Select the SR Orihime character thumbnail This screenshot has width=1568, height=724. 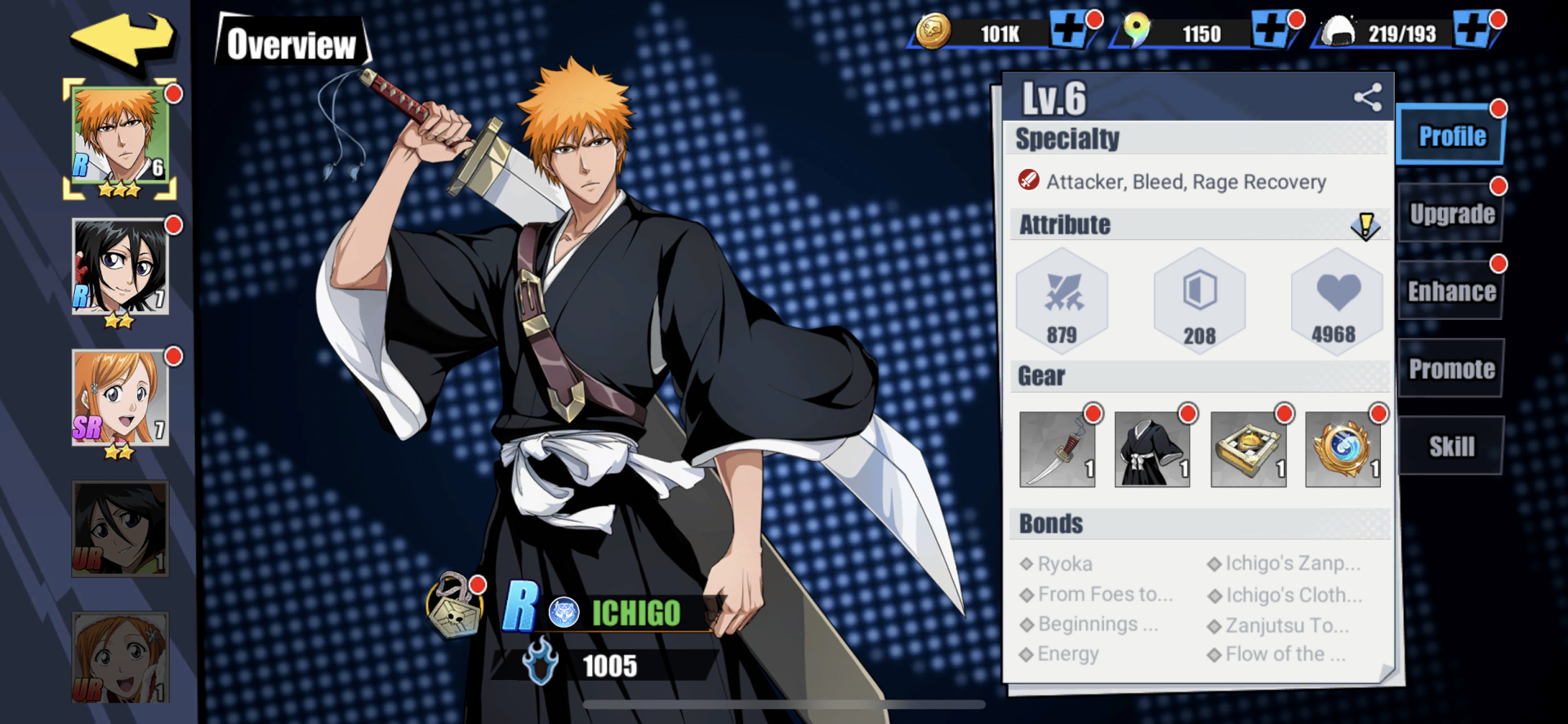point(119,398)
